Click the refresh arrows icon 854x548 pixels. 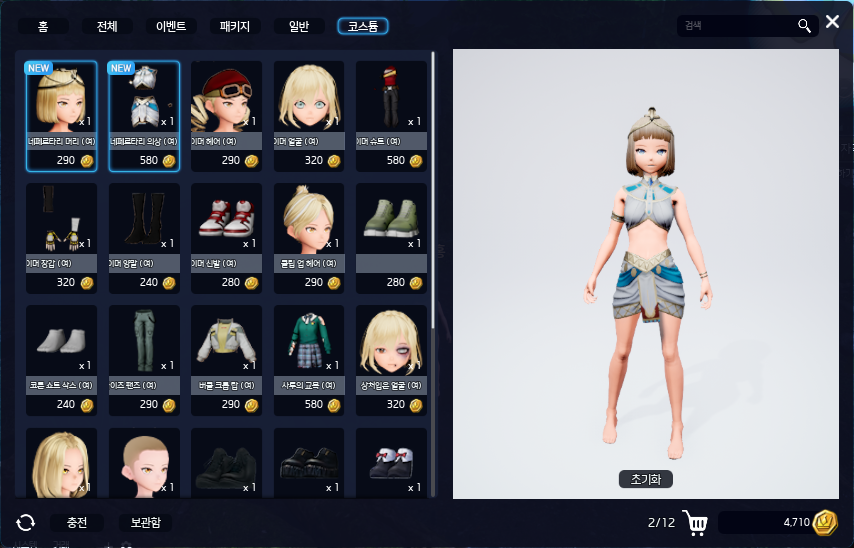(x=26, y=523)
